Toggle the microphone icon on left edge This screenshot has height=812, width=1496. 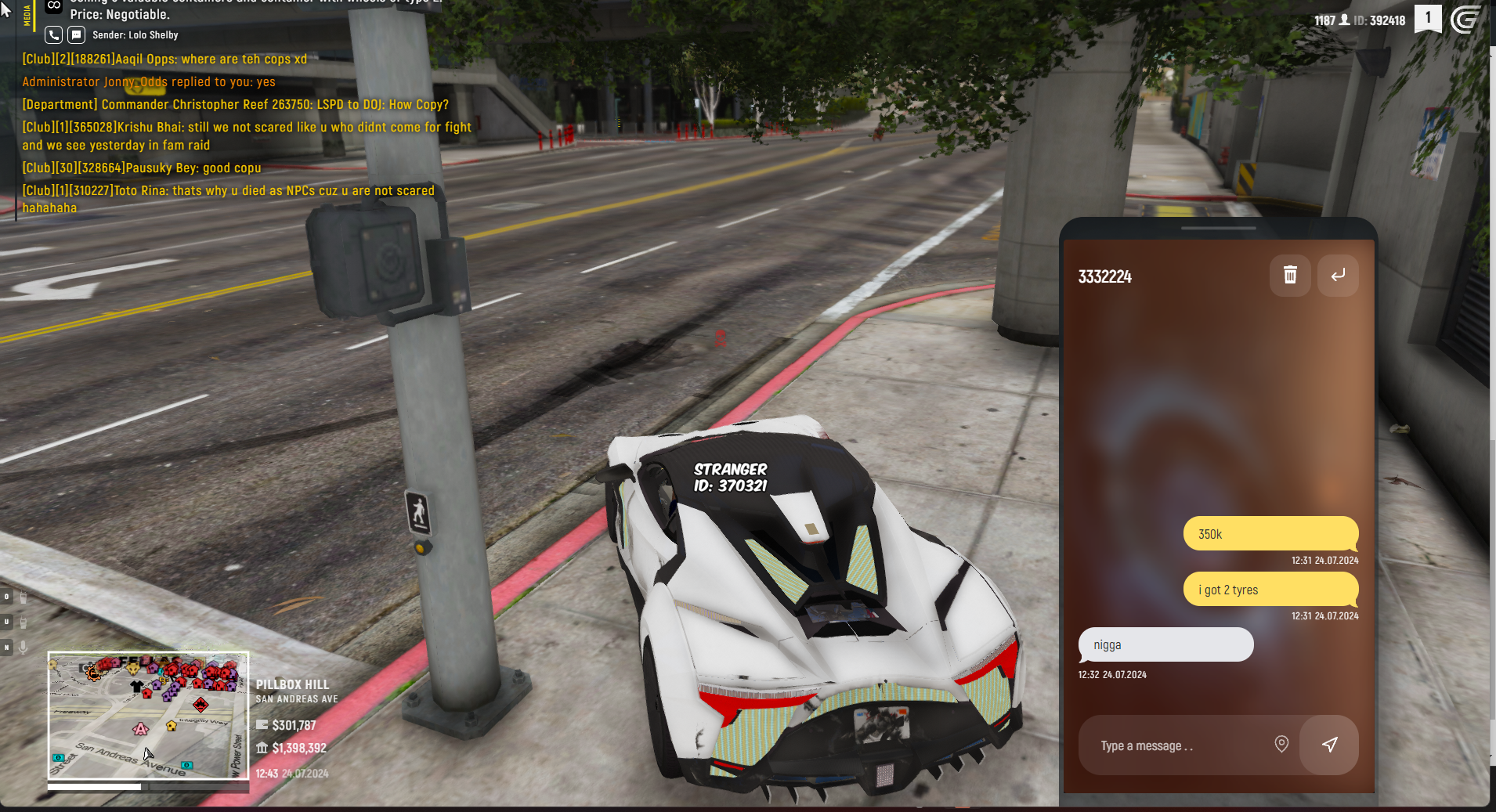pos(23,647)
